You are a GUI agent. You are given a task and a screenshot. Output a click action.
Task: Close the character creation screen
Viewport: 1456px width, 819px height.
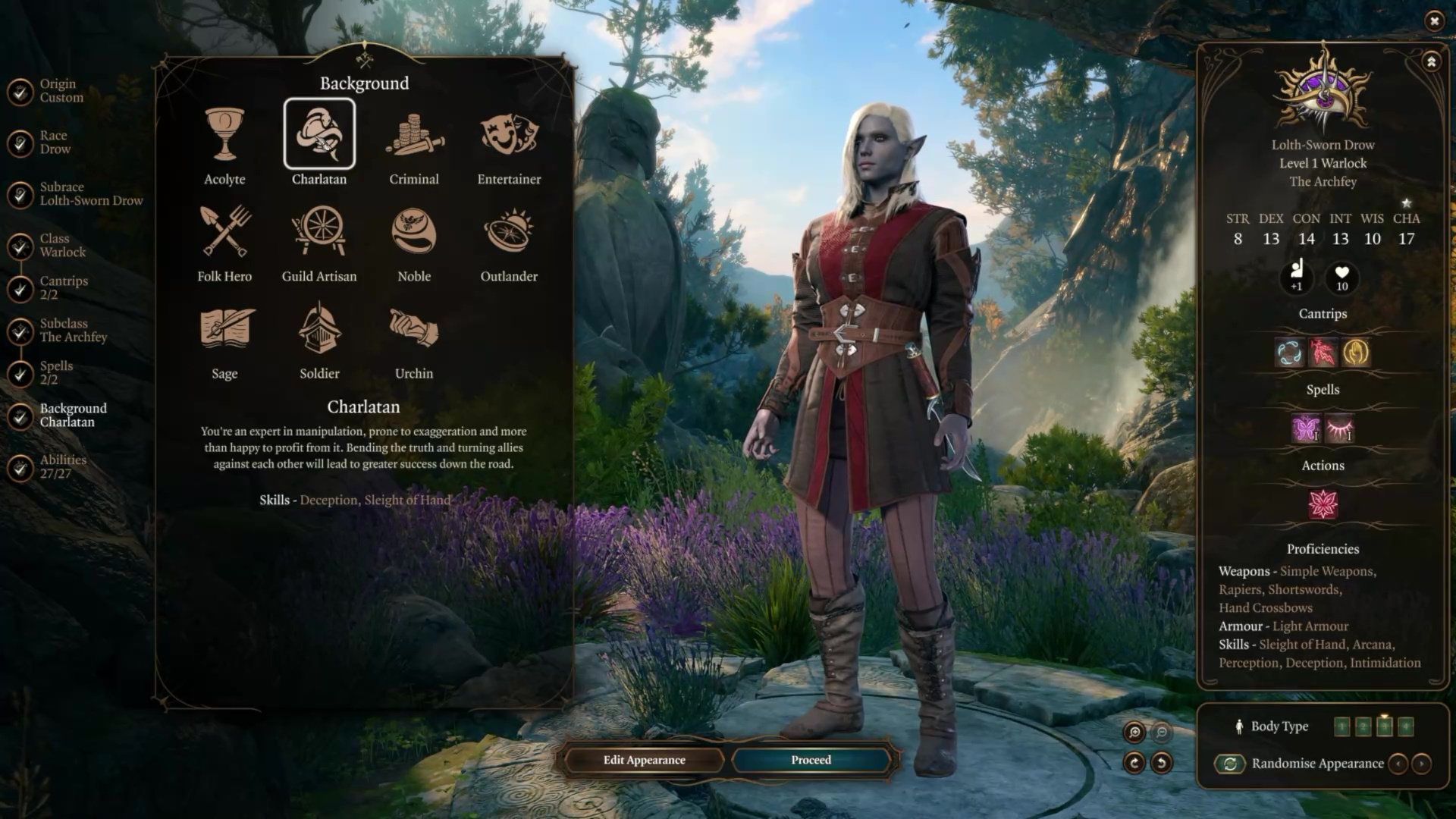[x=1434, y=21]
